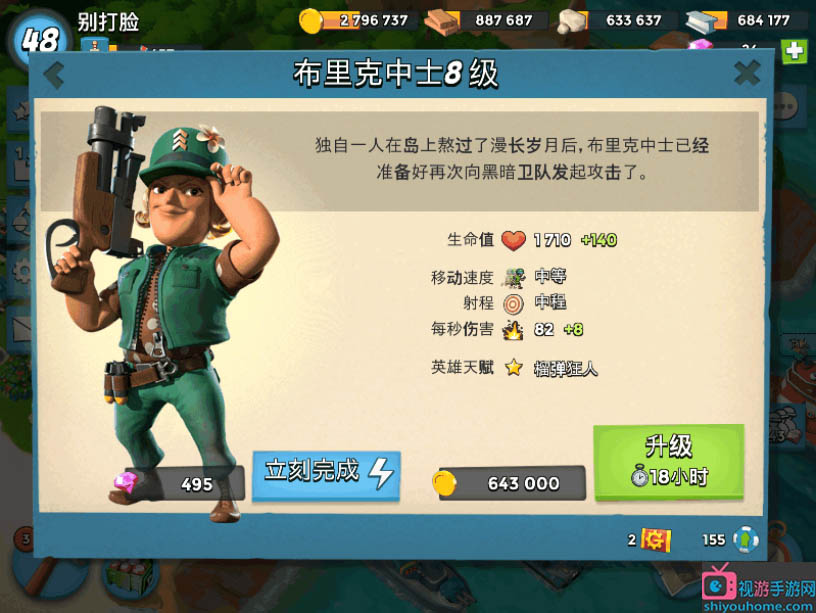
Task: Close the Sergeant Brick upgrade window
Action: [x=747, y=72]
